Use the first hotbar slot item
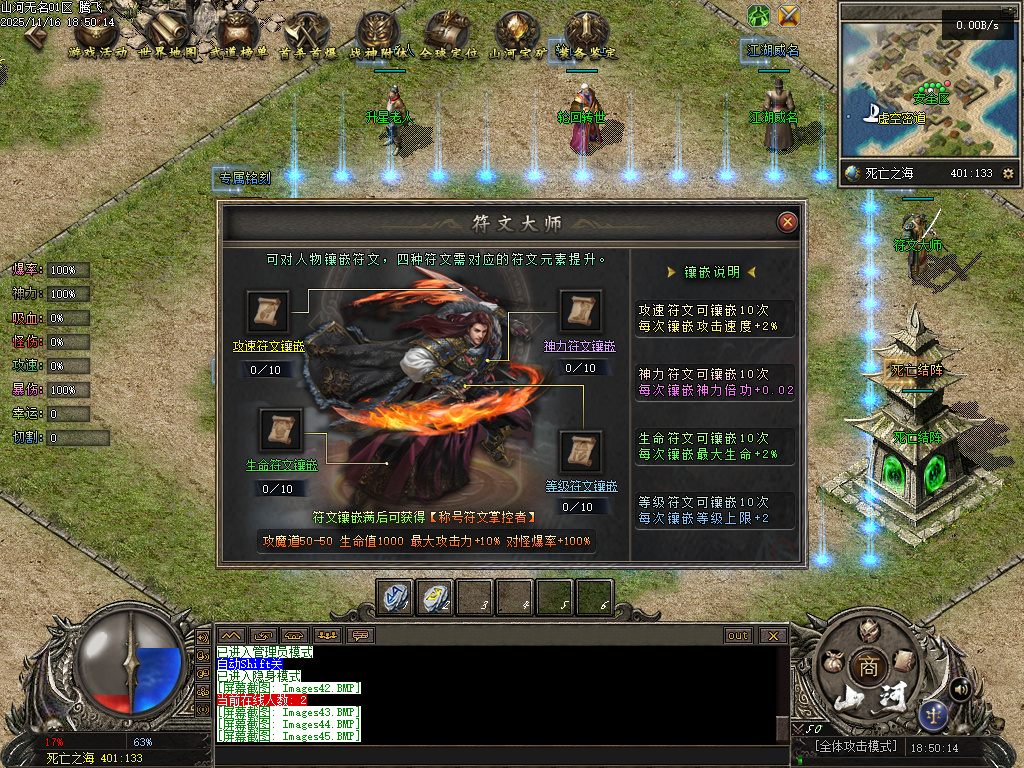 coord(394,596)
